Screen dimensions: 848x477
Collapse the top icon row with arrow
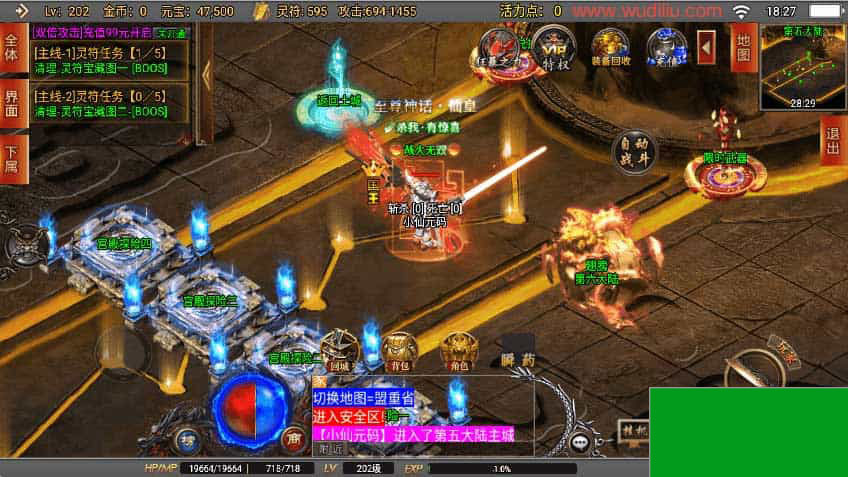706,46
